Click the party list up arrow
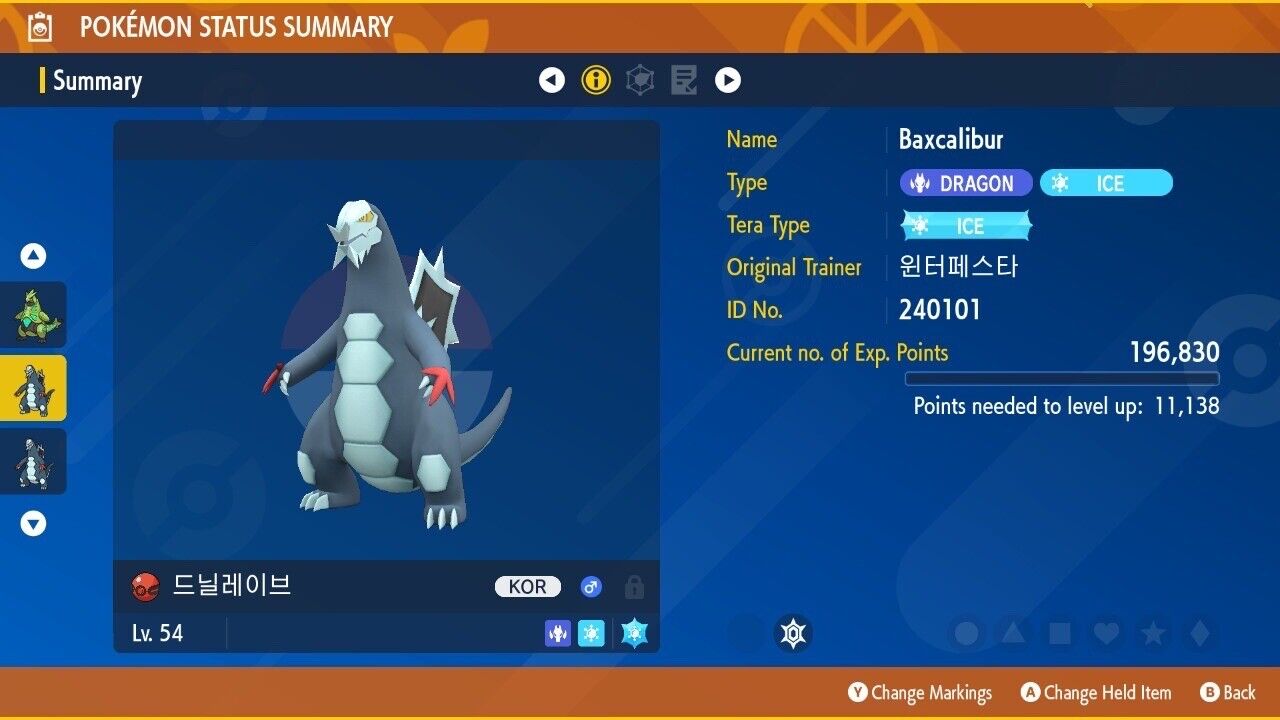This screenshot has width=1280, height=720. pos(34,257)
